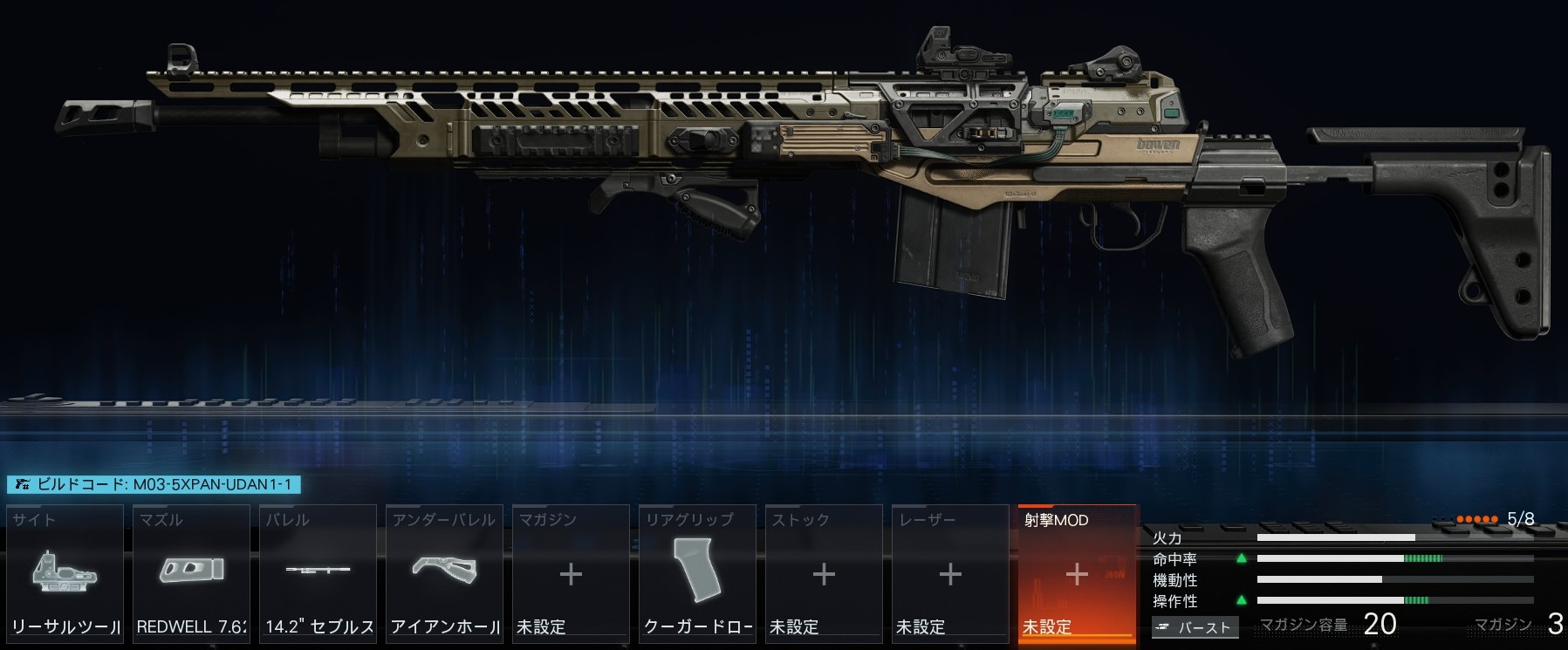Open the underbarrel grip slot
The height and width of the screenshot is (650, 1568).
(x=445, y=573)
